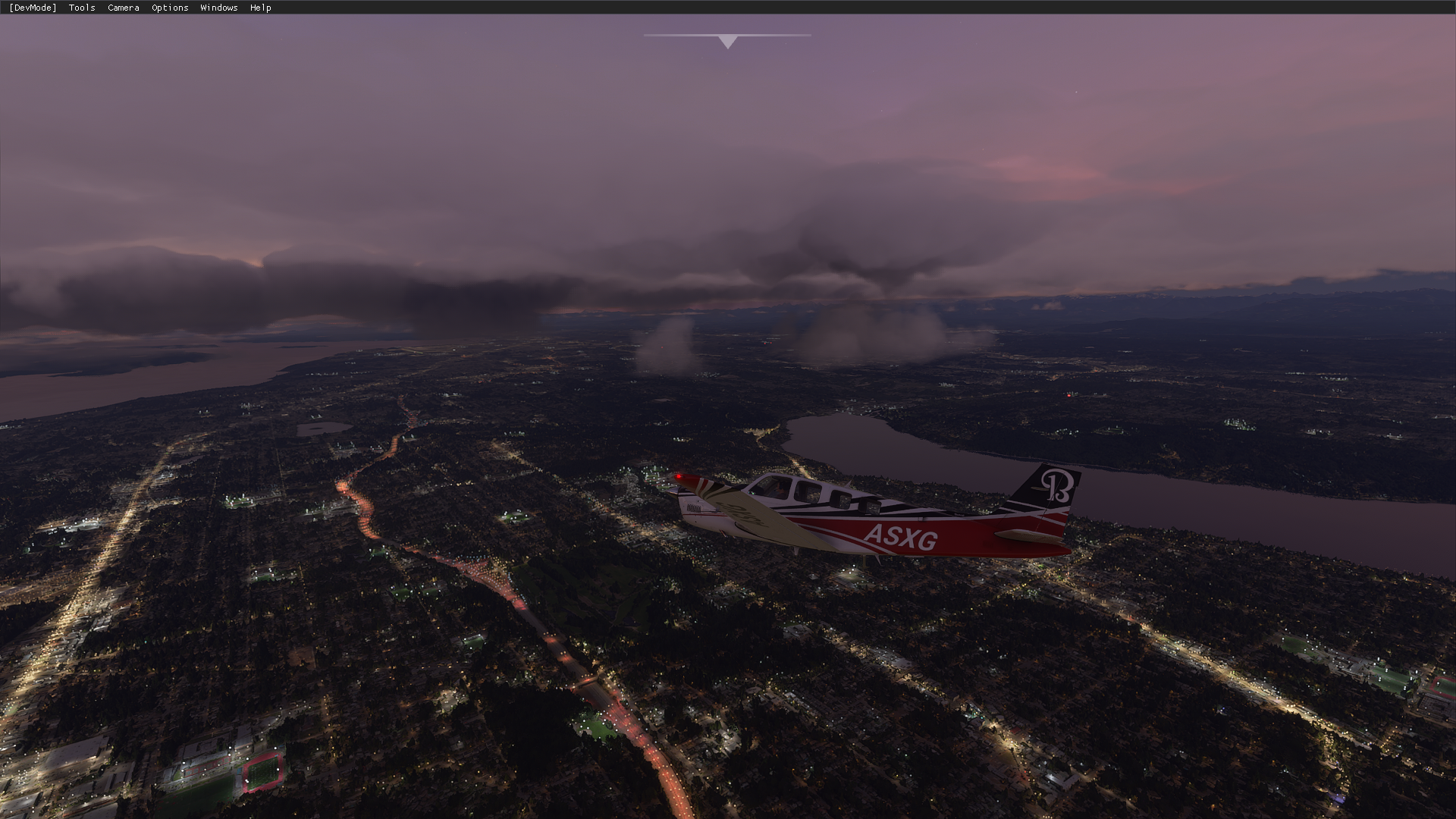Open the Tools menu

(x=82, y=8)
